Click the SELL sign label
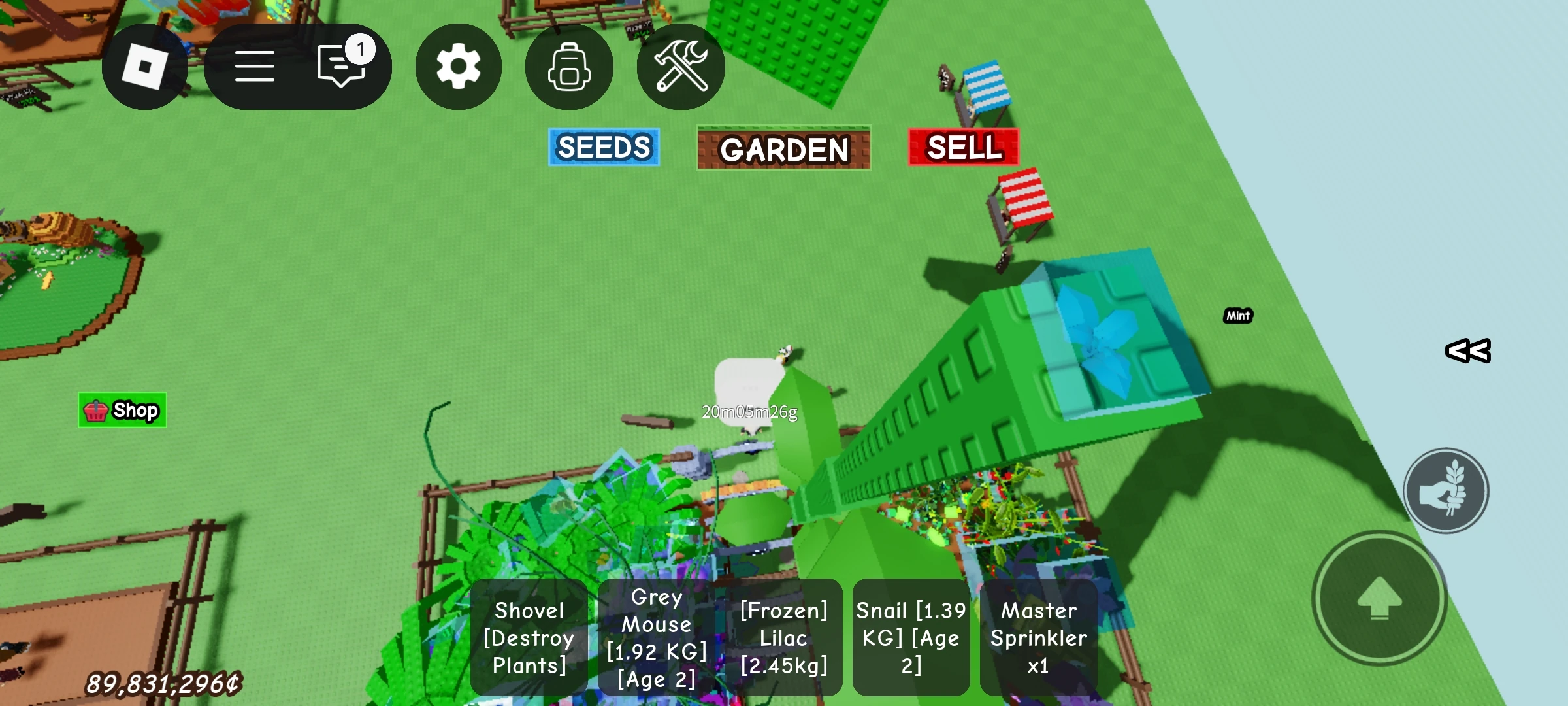 point(962,148)
